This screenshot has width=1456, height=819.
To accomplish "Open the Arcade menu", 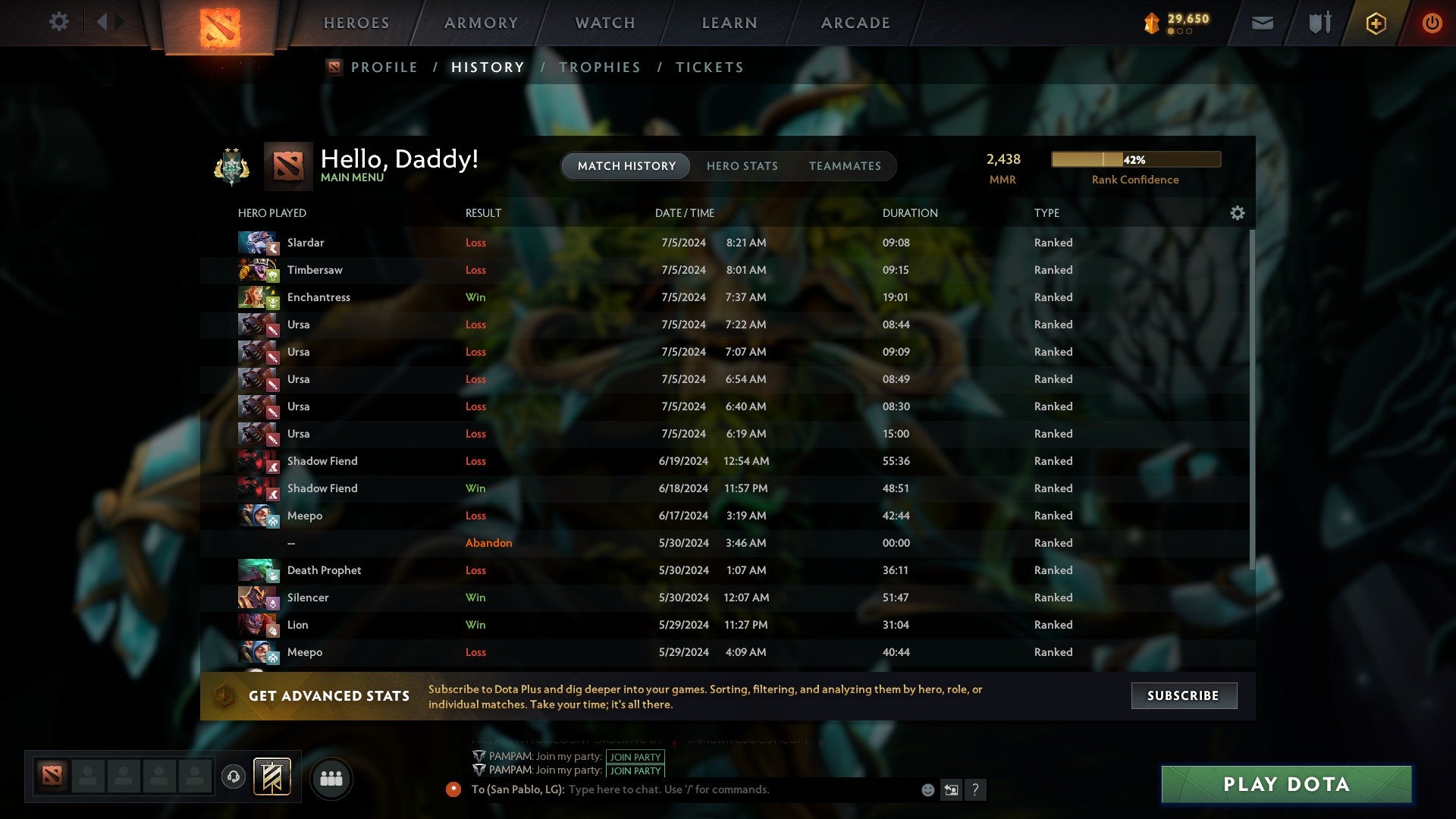I will [855, 22].
